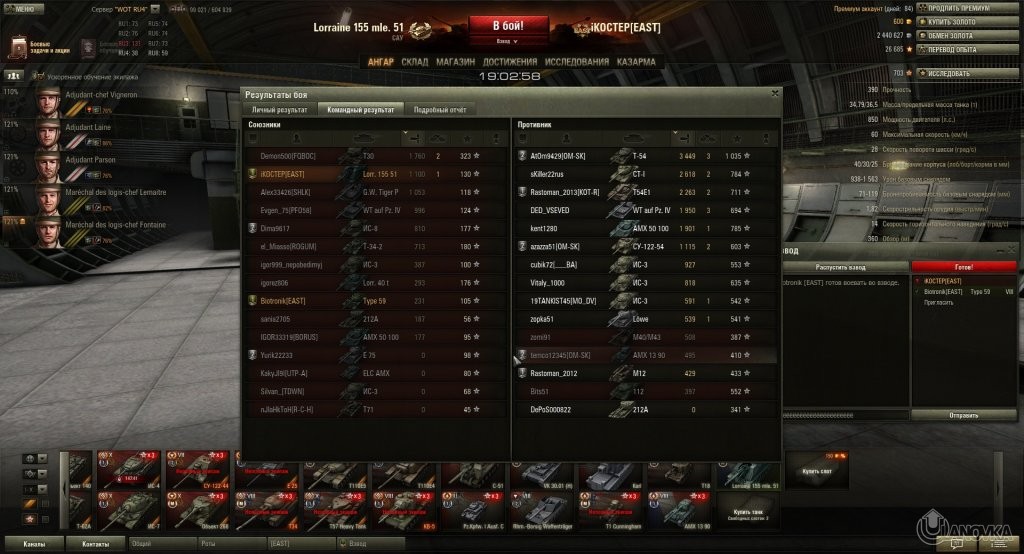Show the Личный результат tab
Screen dimensions: 1024x554
pos(279,109)
